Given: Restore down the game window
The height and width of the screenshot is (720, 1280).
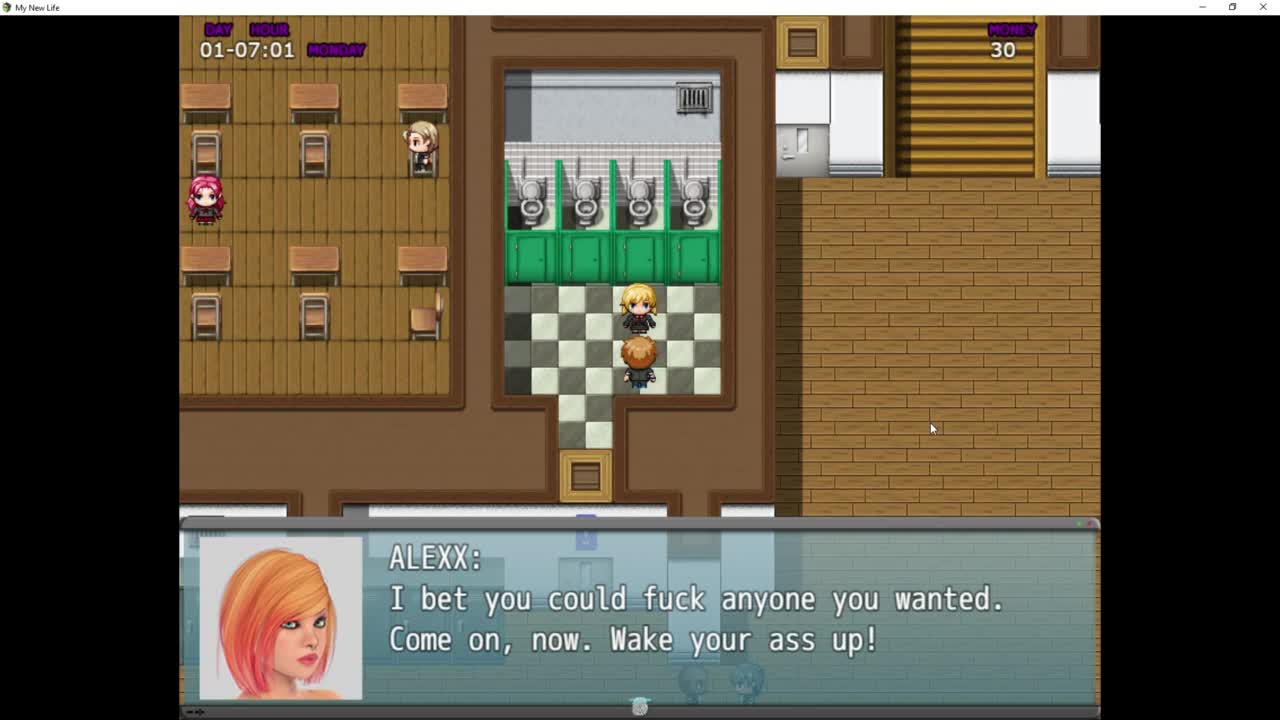Looking at the screenshot, I should [x=1232, y=7].
